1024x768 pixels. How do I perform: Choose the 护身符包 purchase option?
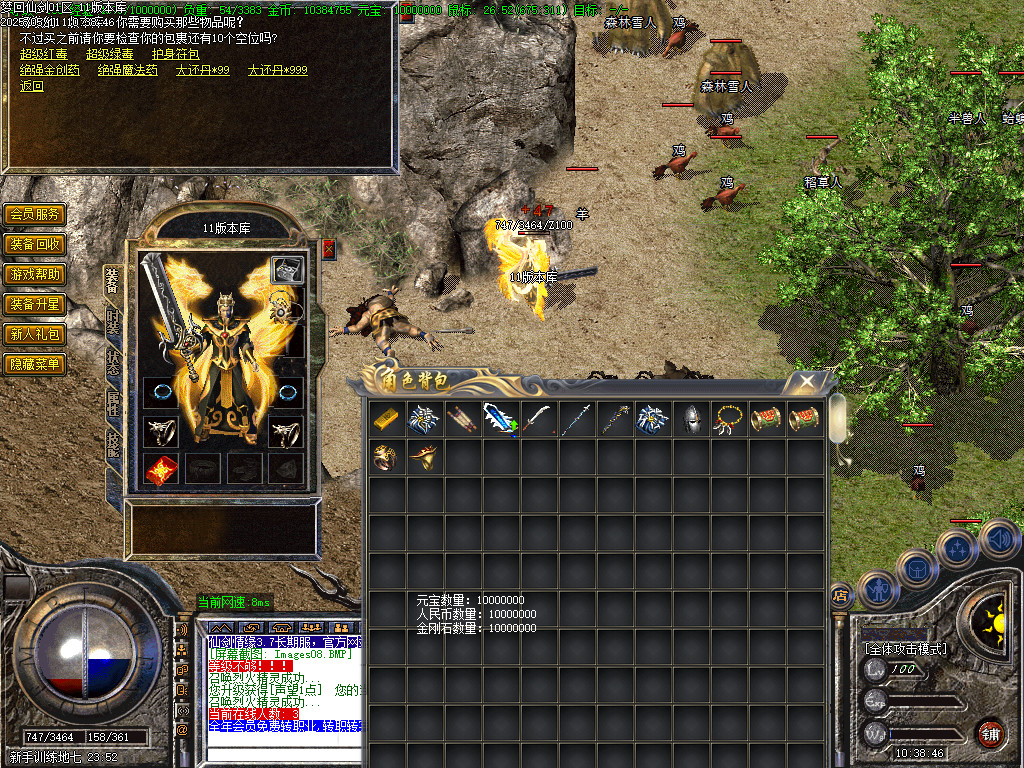[x=174, y=55]
